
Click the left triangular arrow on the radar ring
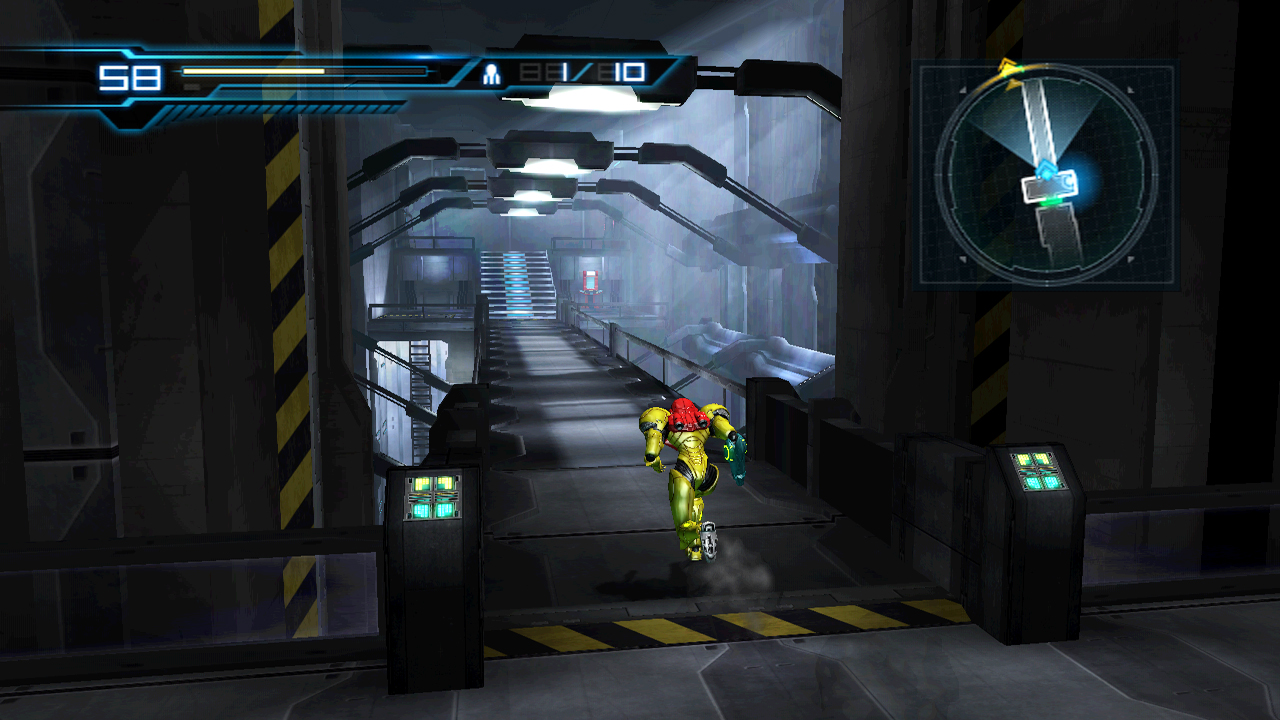(962, 92)
